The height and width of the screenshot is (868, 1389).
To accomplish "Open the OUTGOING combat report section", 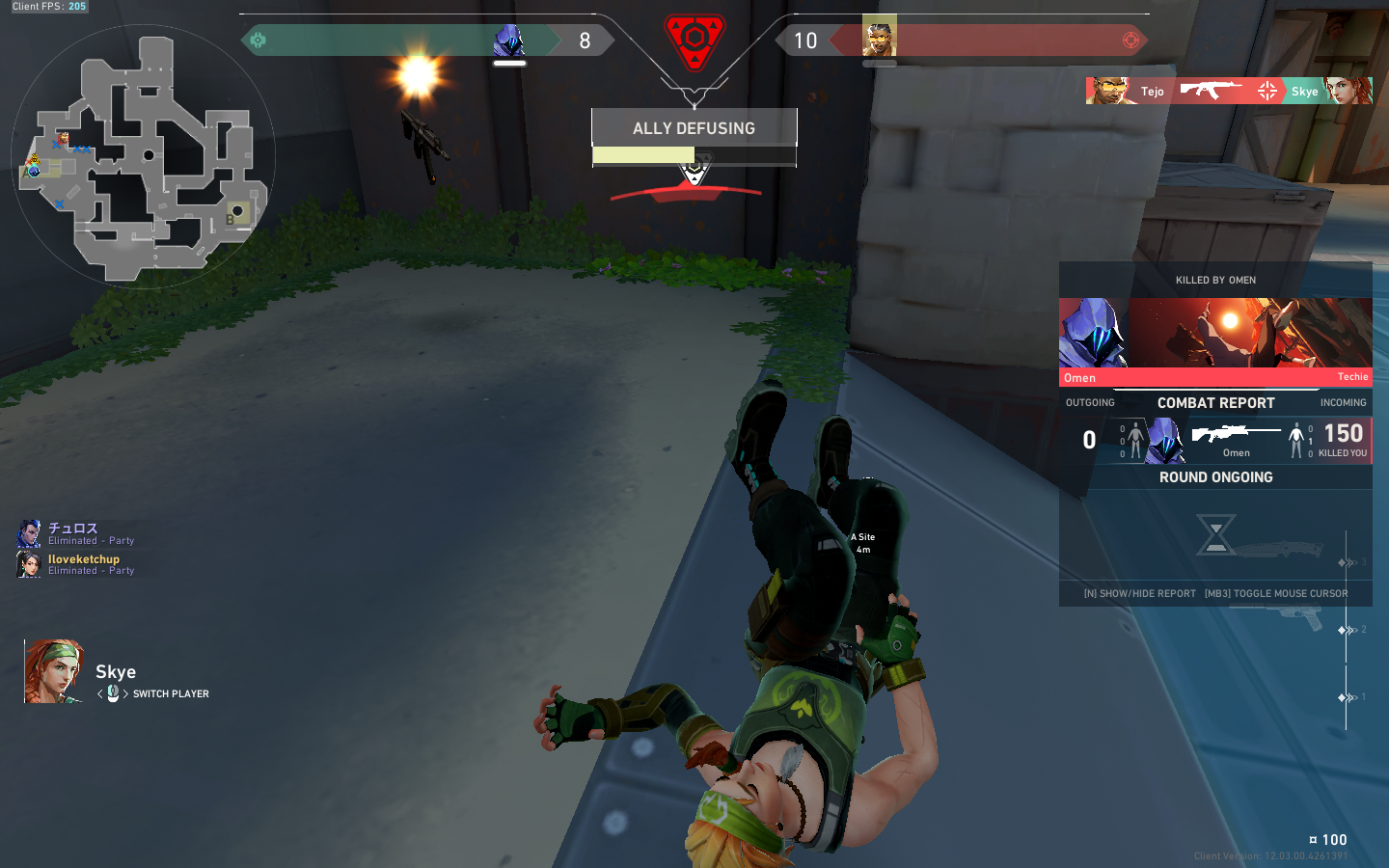I will click(1090, 402).
